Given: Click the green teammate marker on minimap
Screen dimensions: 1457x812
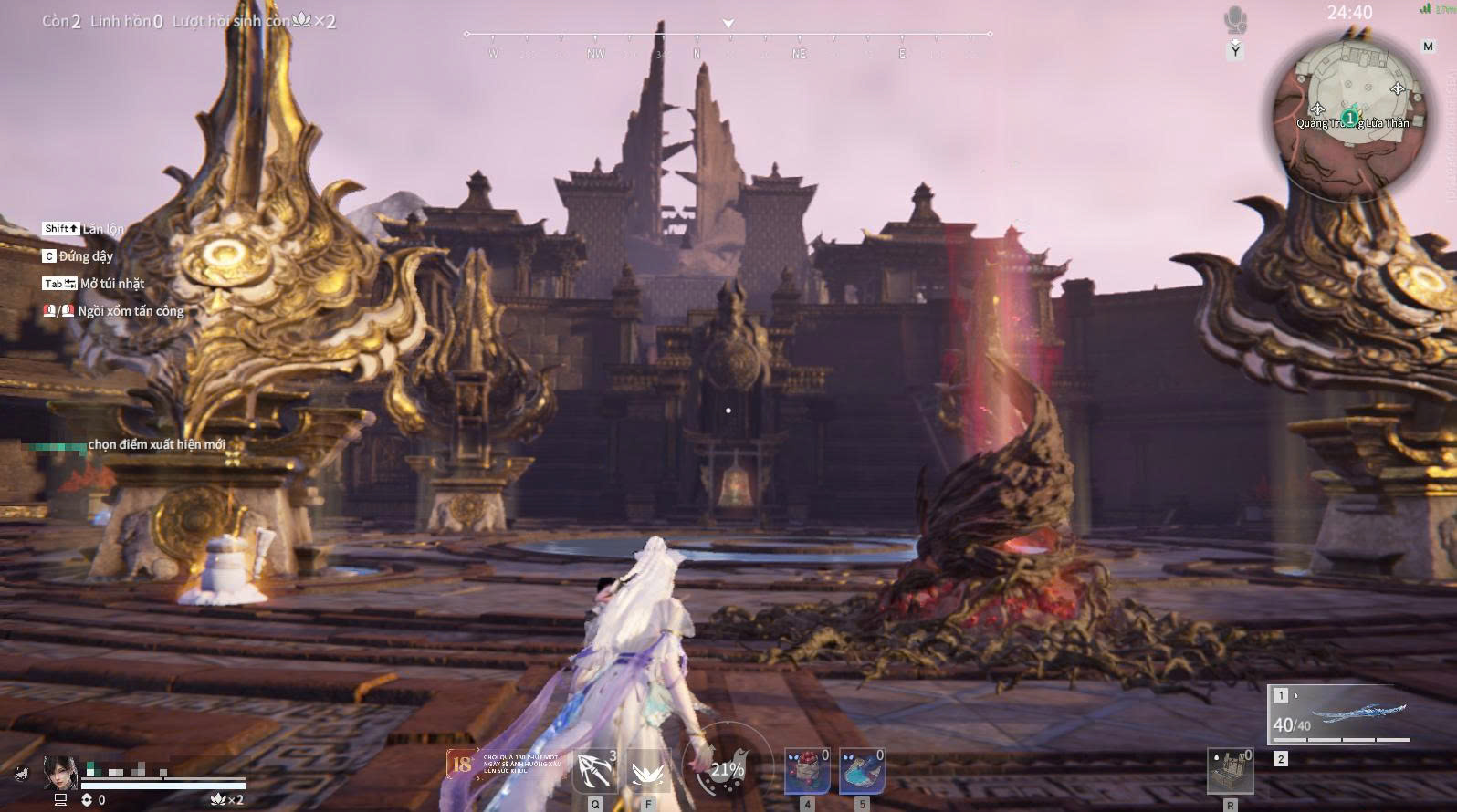Looking at the screenshot, I should click(x=1349, y=118).
